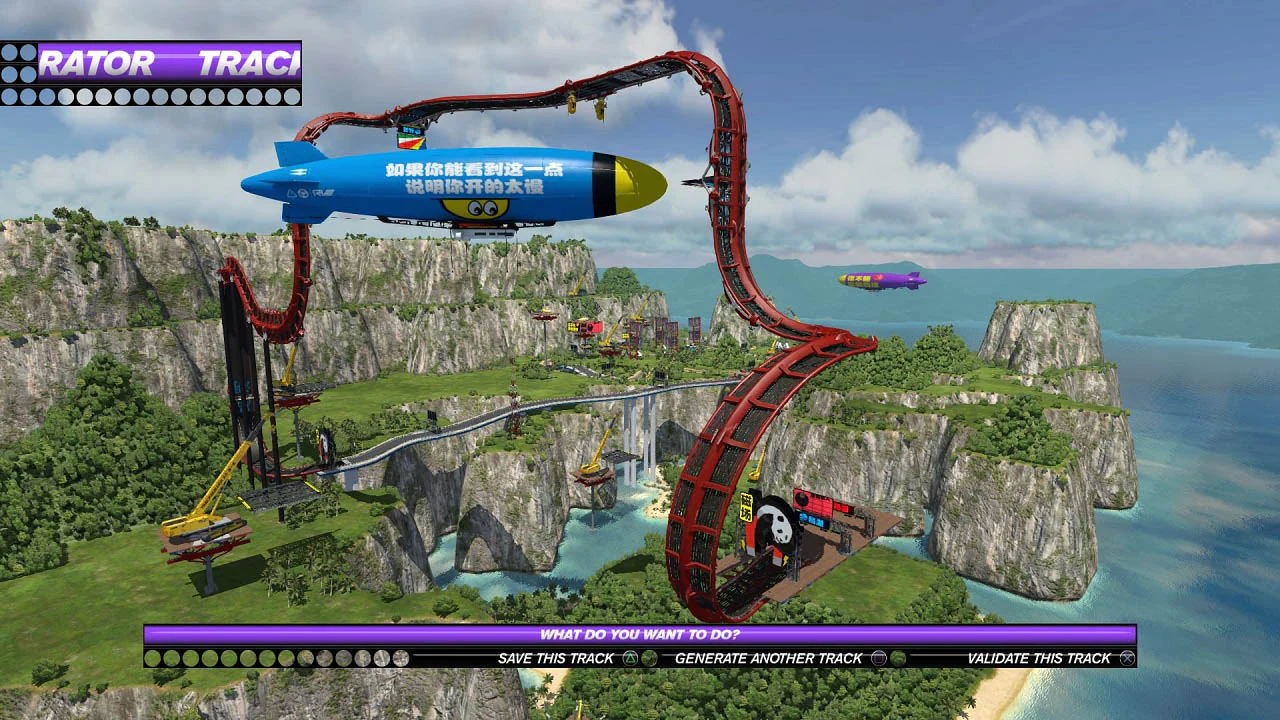1280x720 pixels.
Task: Click the green Triangle save prompt icon
Action: (629, 657)
